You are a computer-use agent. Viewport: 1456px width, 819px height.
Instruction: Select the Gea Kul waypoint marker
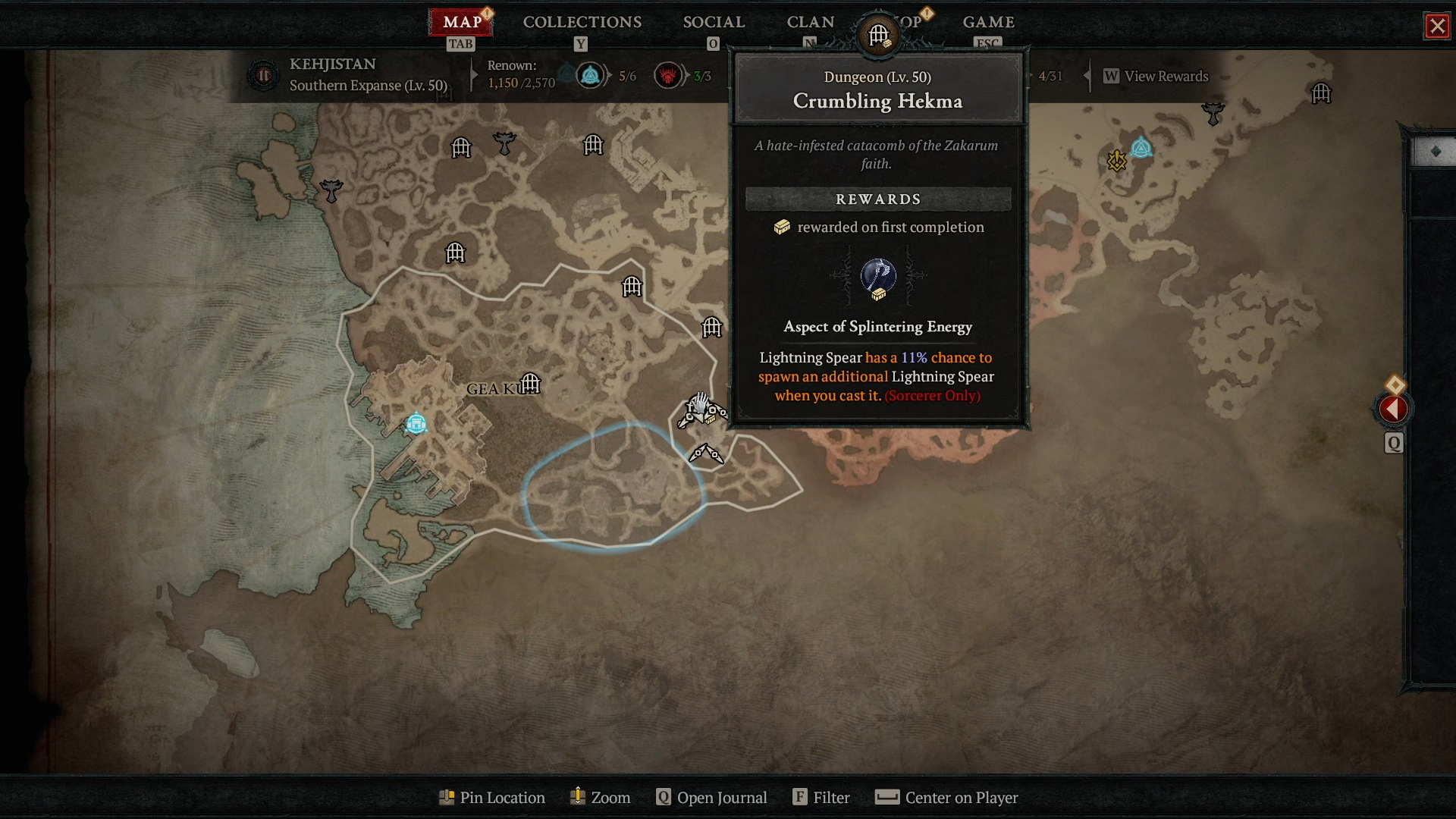[x=416, y=423]
